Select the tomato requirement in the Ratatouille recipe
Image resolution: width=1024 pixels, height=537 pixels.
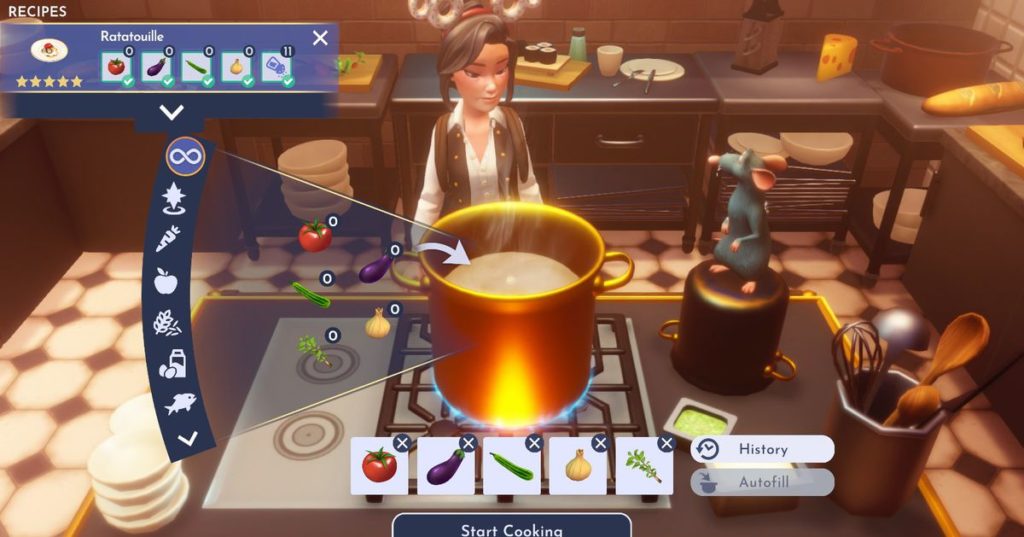[x=117, y=67]
